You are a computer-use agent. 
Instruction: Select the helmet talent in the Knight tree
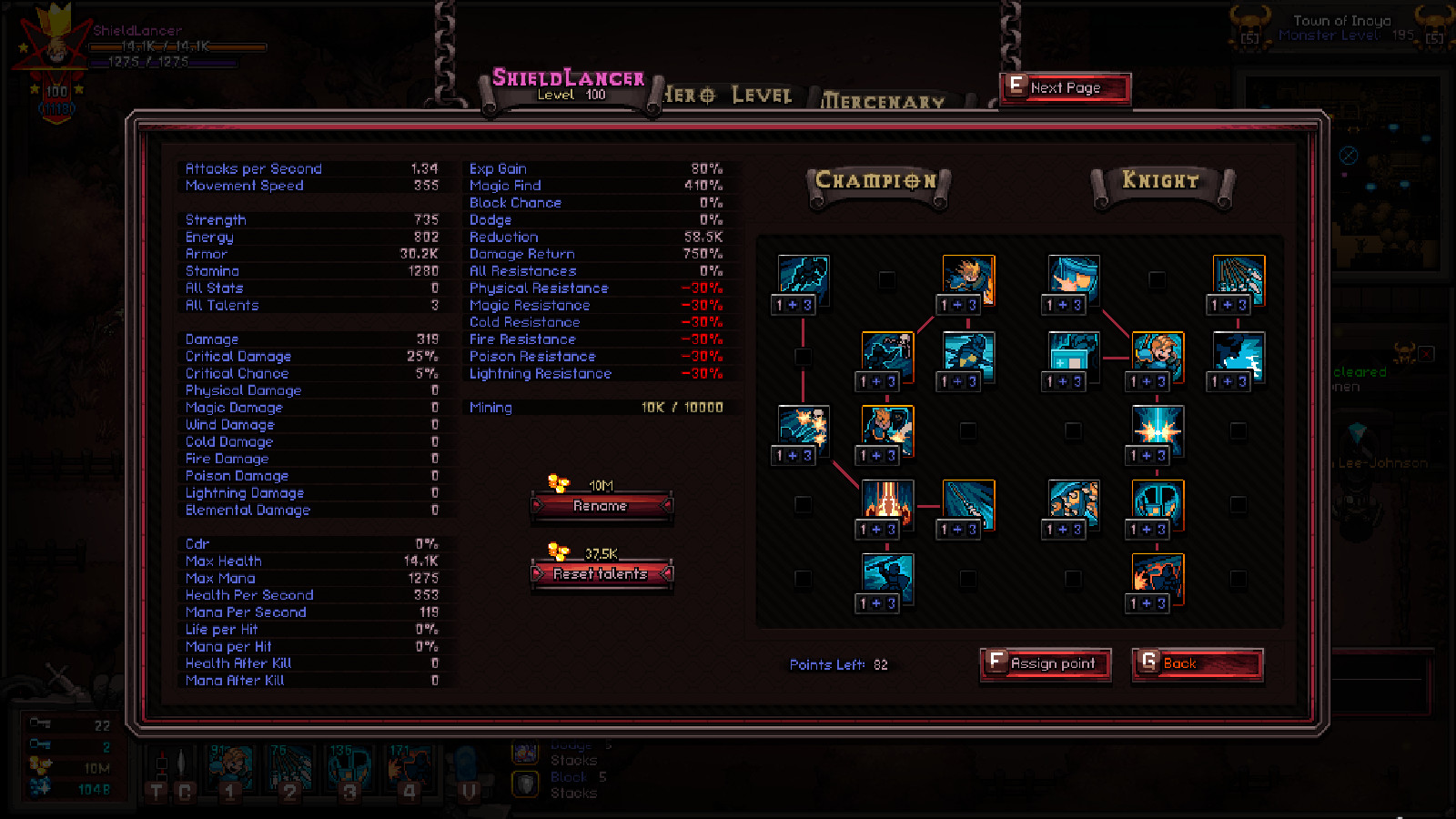click(x=1157, y=508)
